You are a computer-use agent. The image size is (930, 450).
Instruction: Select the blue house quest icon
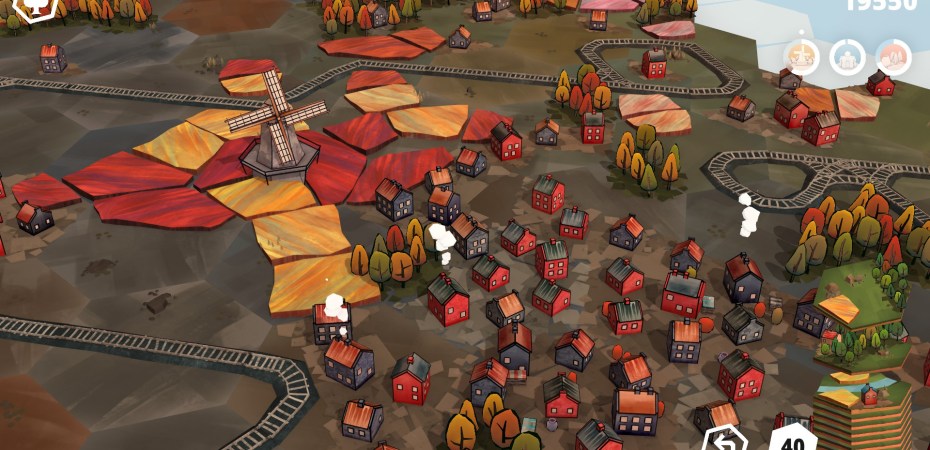(x=847, y=57)
